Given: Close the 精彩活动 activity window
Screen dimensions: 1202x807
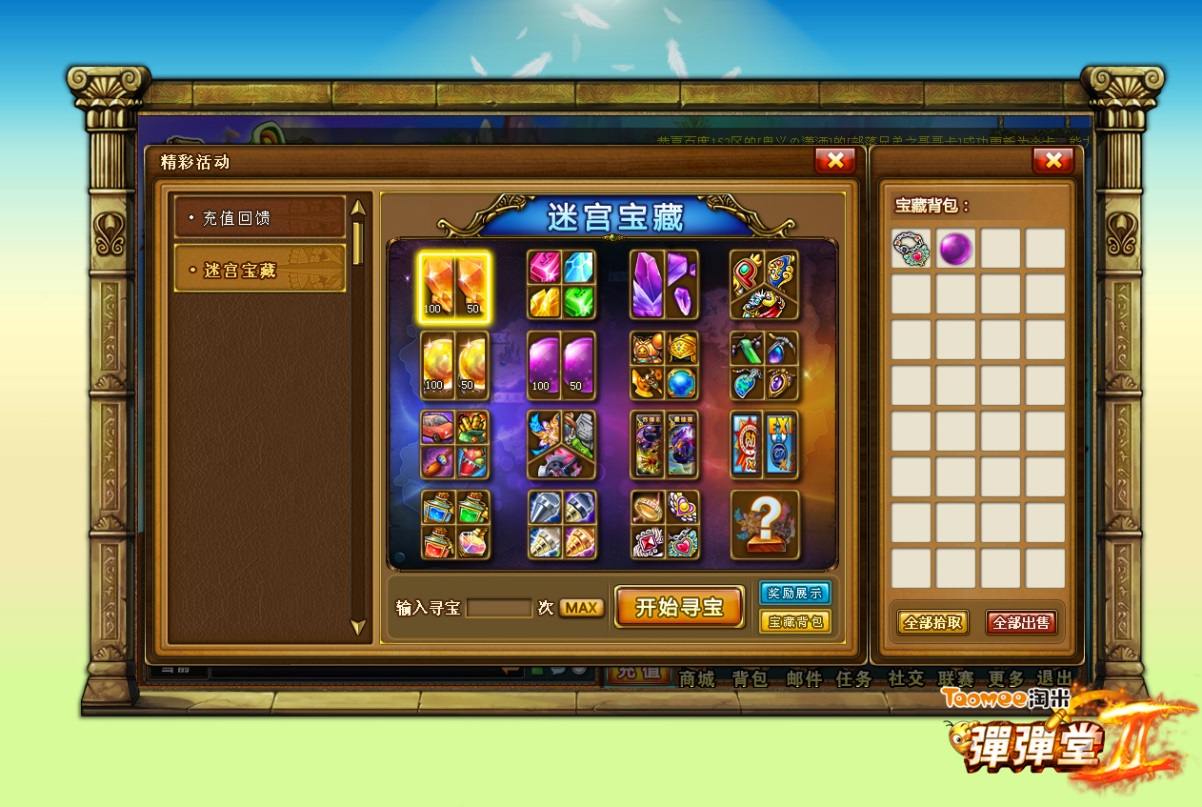Looking at the screenshot, I should pos(834,161).
